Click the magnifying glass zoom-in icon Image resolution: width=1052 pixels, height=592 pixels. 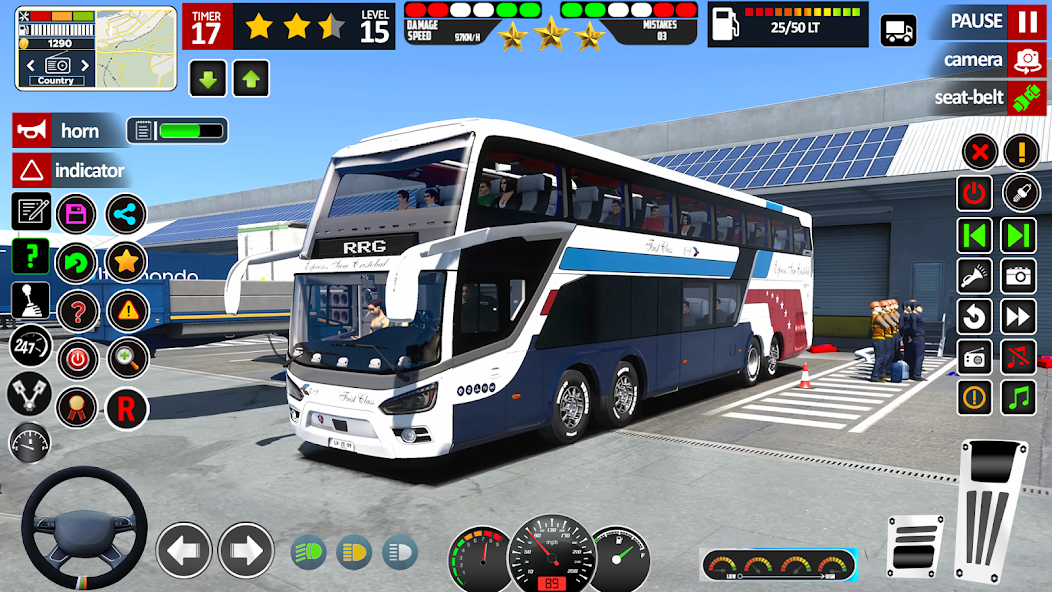tap(127, 358)
